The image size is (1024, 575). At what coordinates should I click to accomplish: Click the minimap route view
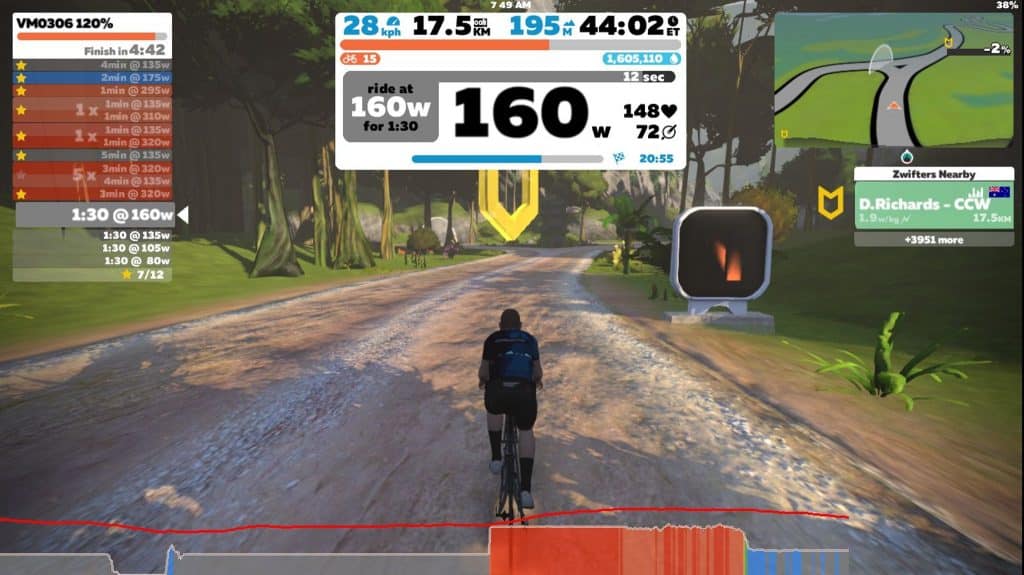coord(895,80)
